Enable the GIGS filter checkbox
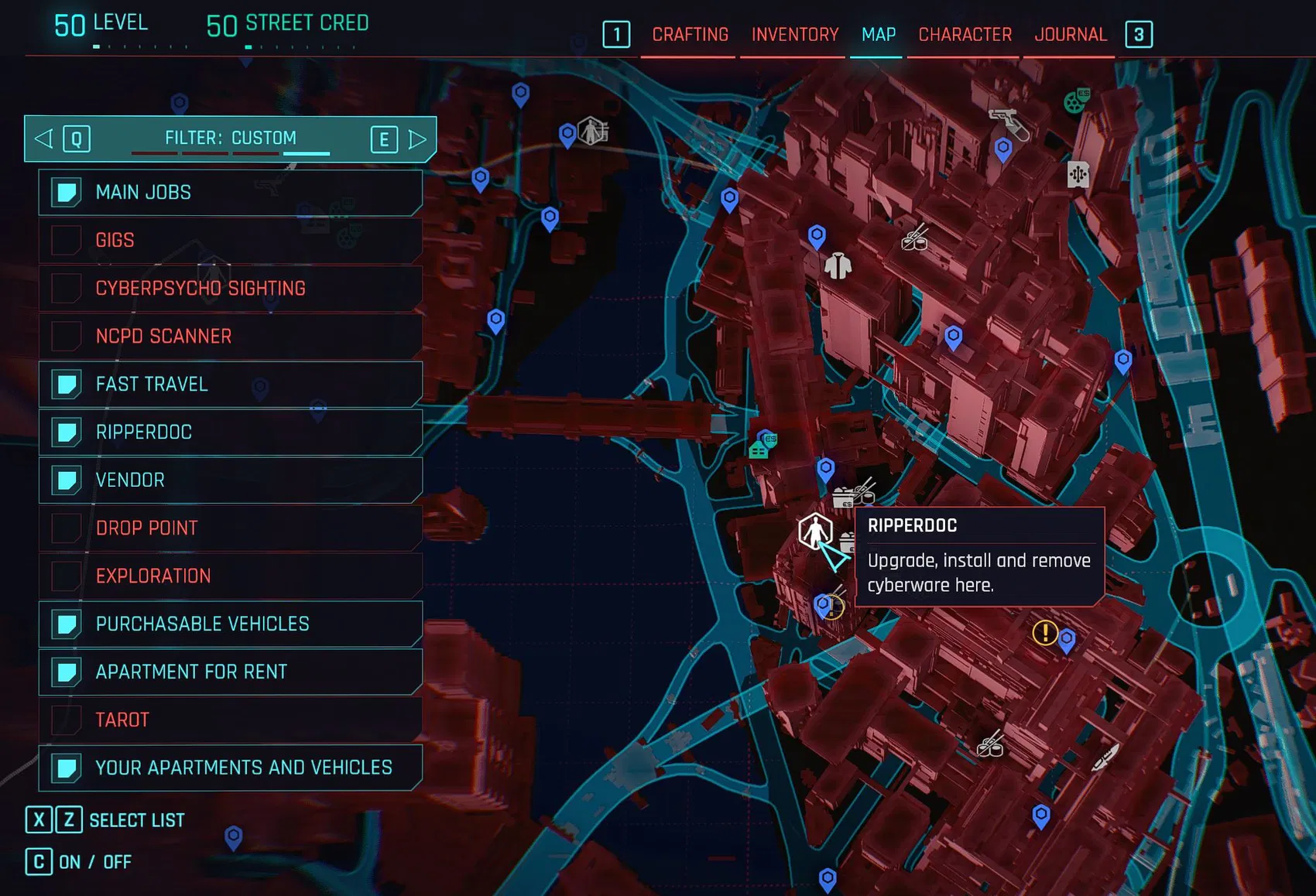The height and width of the screenshot is (896, 1316). click(65, 240)
